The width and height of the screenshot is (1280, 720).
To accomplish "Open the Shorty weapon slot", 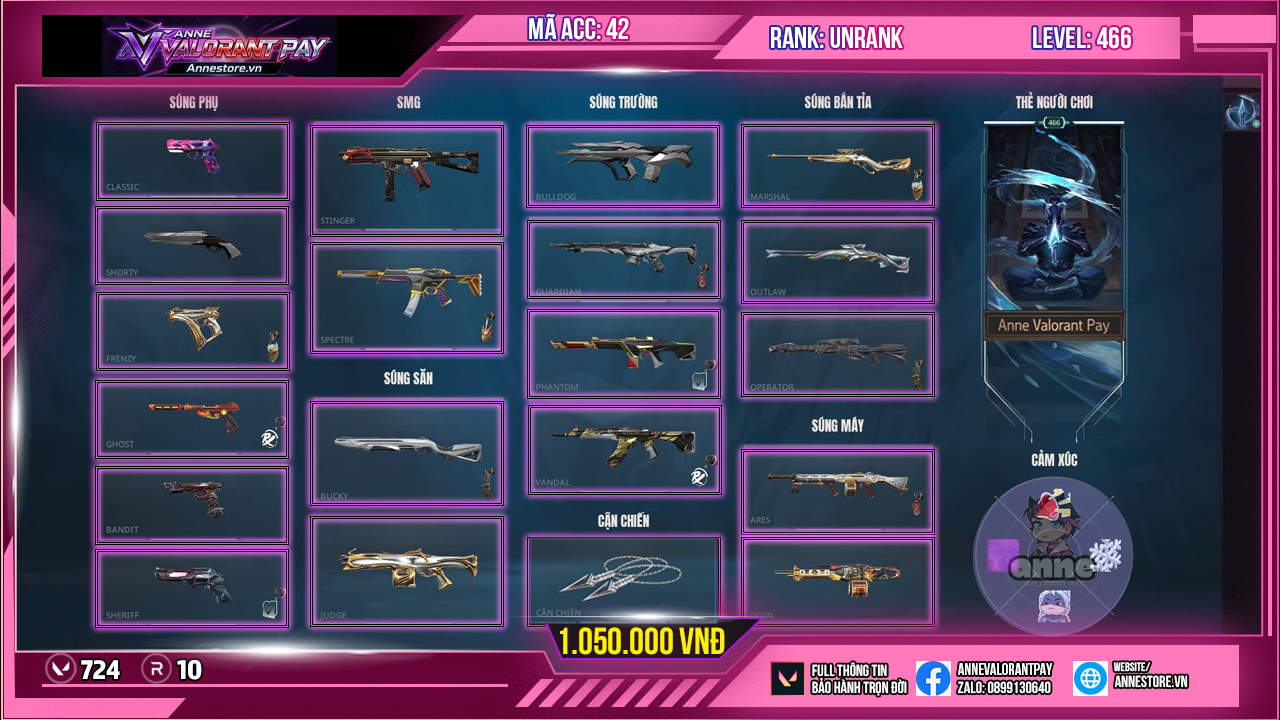I will (x=193, y=246).
